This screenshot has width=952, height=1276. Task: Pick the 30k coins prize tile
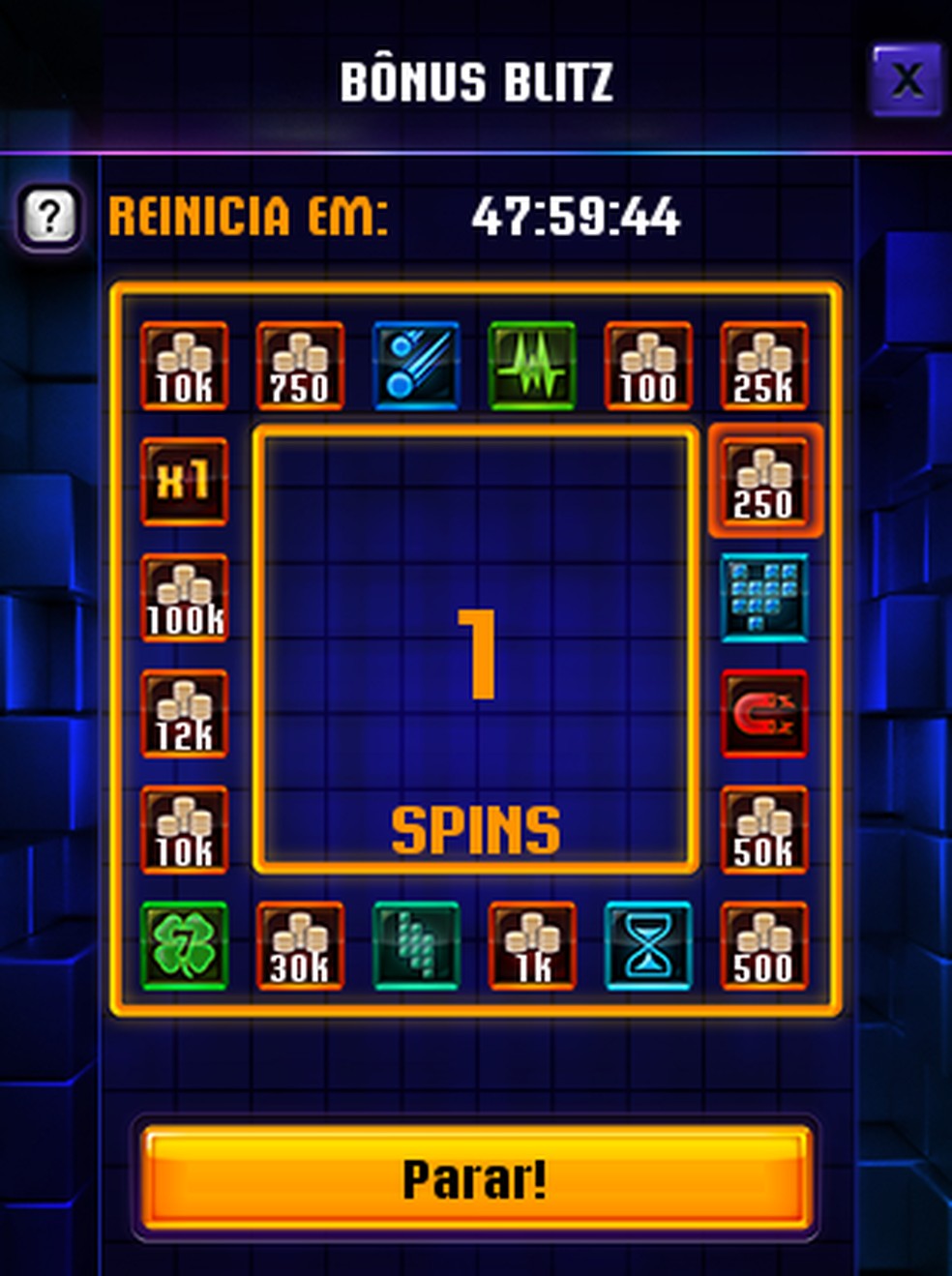pos(300,945)
